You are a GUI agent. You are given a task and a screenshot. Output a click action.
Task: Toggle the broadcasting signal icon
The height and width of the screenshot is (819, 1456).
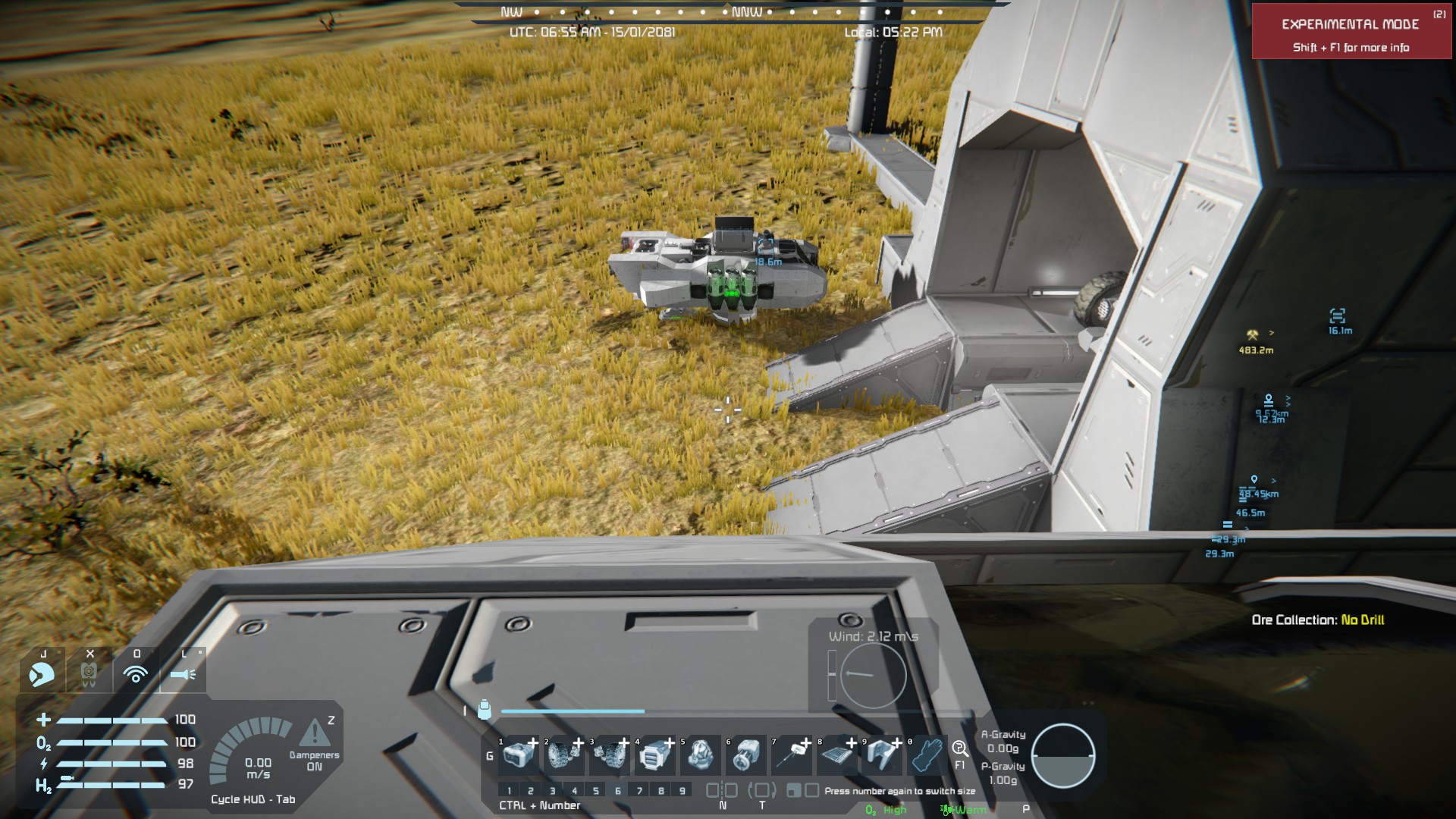coord(136,673)
